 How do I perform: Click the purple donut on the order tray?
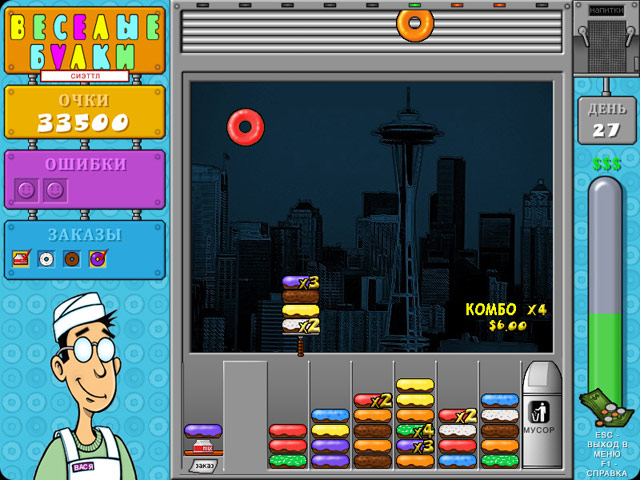pyautogui.click(x=203, y=431)
